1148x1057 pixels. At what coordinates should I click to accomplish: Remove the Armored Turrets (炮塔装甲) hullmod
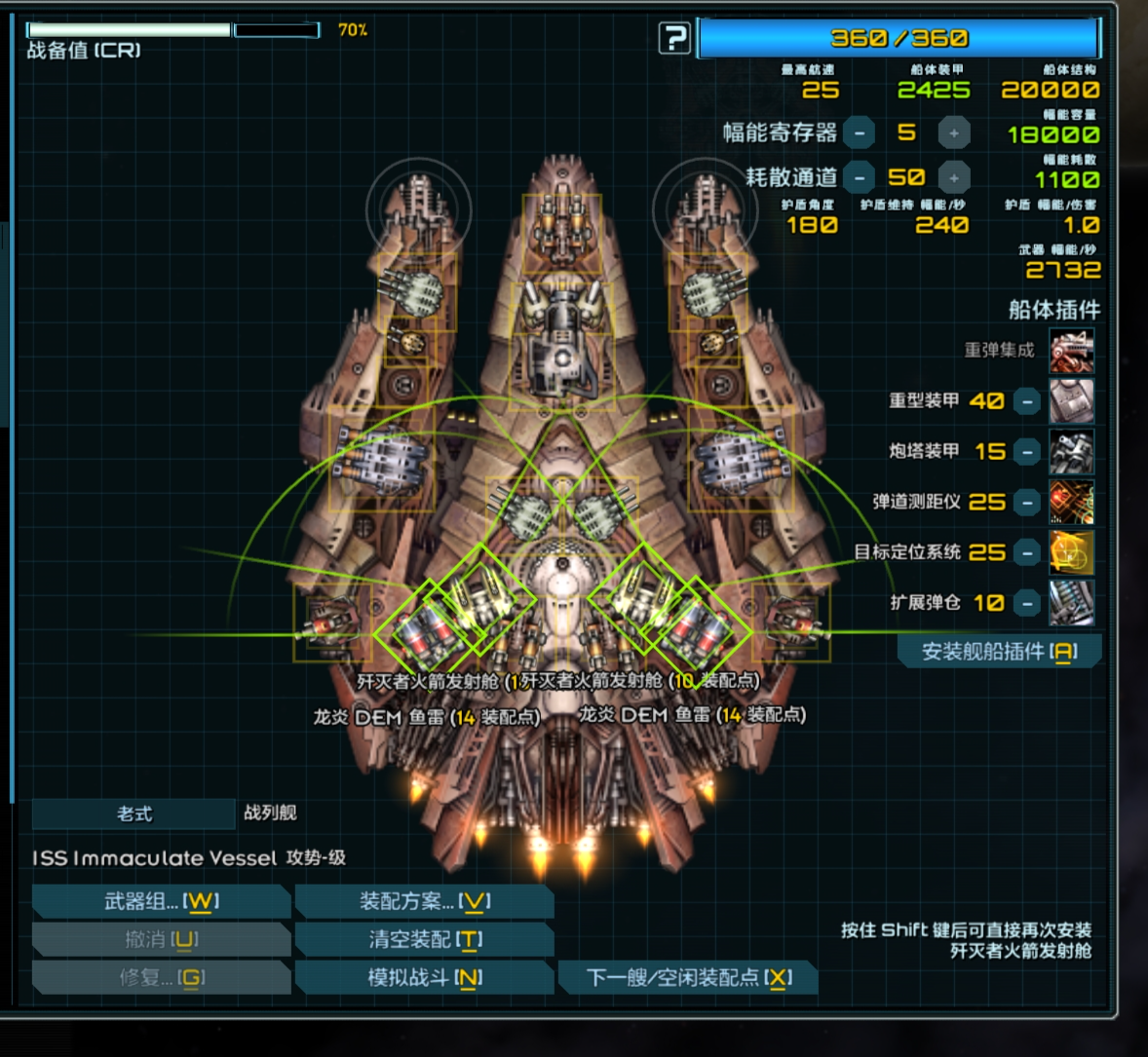pyautogui.click(x=1027, y=451)
